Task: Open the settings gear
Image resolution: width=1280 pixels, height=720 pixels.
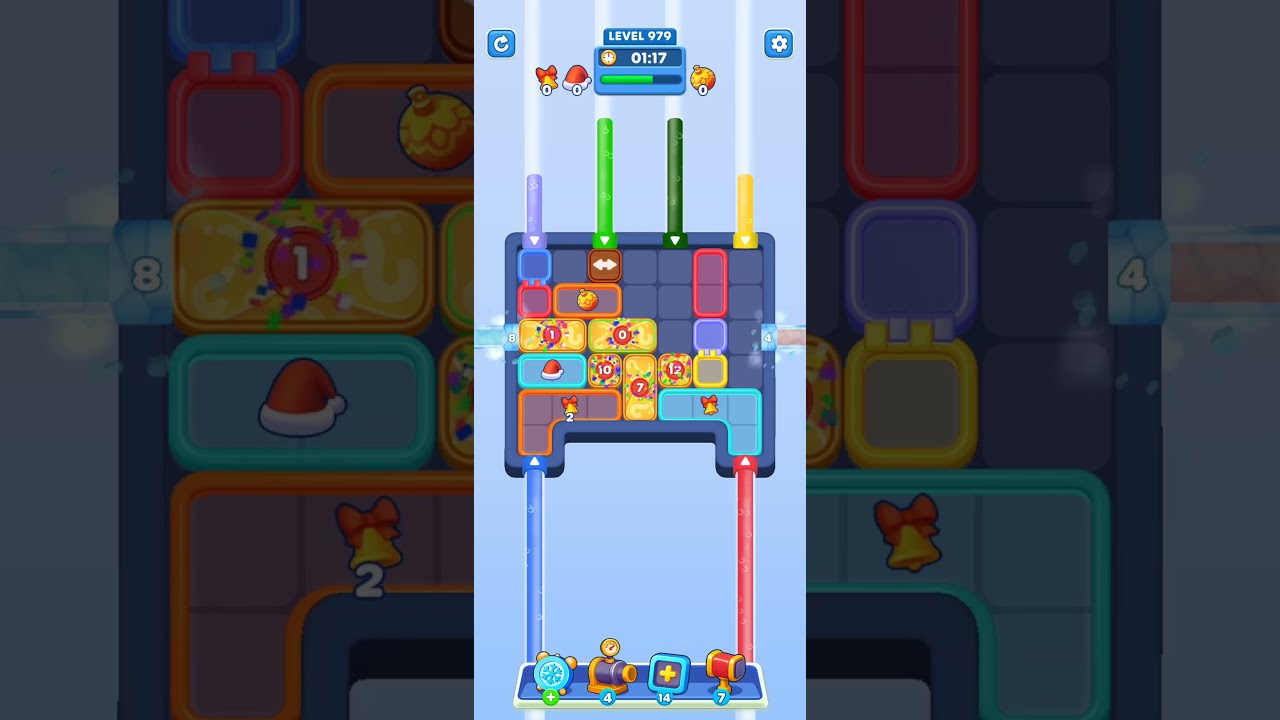Action: 779,44
